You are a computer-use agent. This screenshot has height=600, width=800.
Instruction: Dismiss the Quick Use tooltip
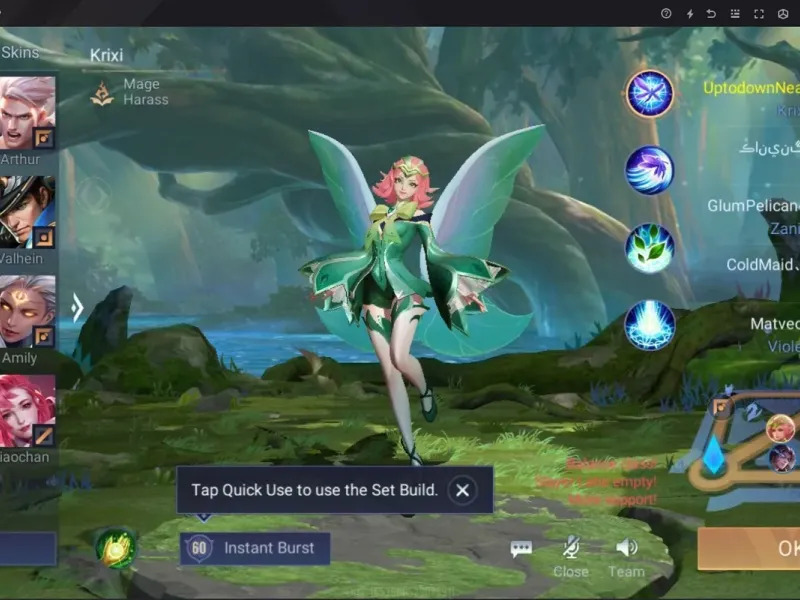[461, 490]
